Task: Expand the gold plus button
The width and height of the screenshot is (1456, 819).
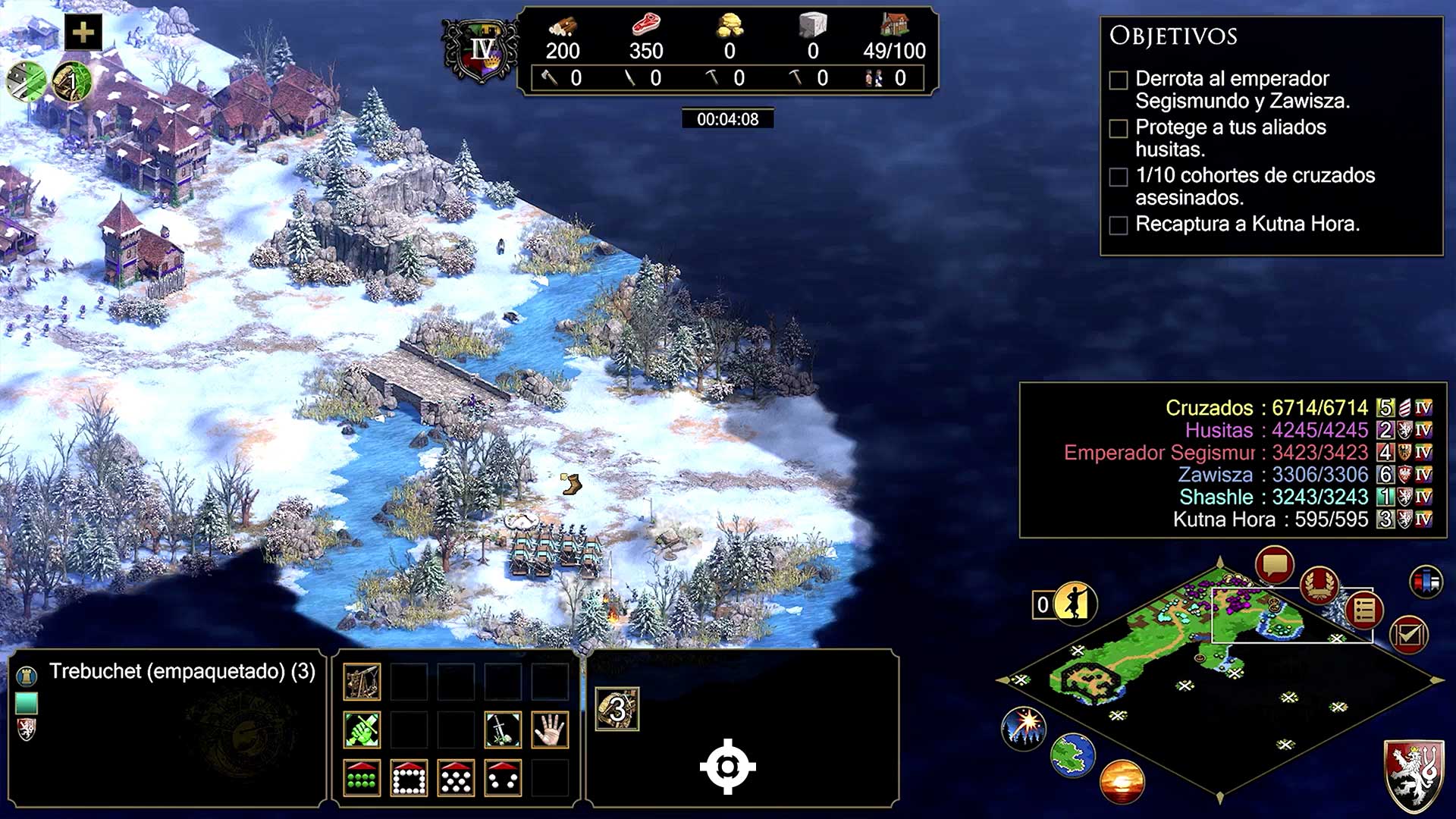Action: 83,33
